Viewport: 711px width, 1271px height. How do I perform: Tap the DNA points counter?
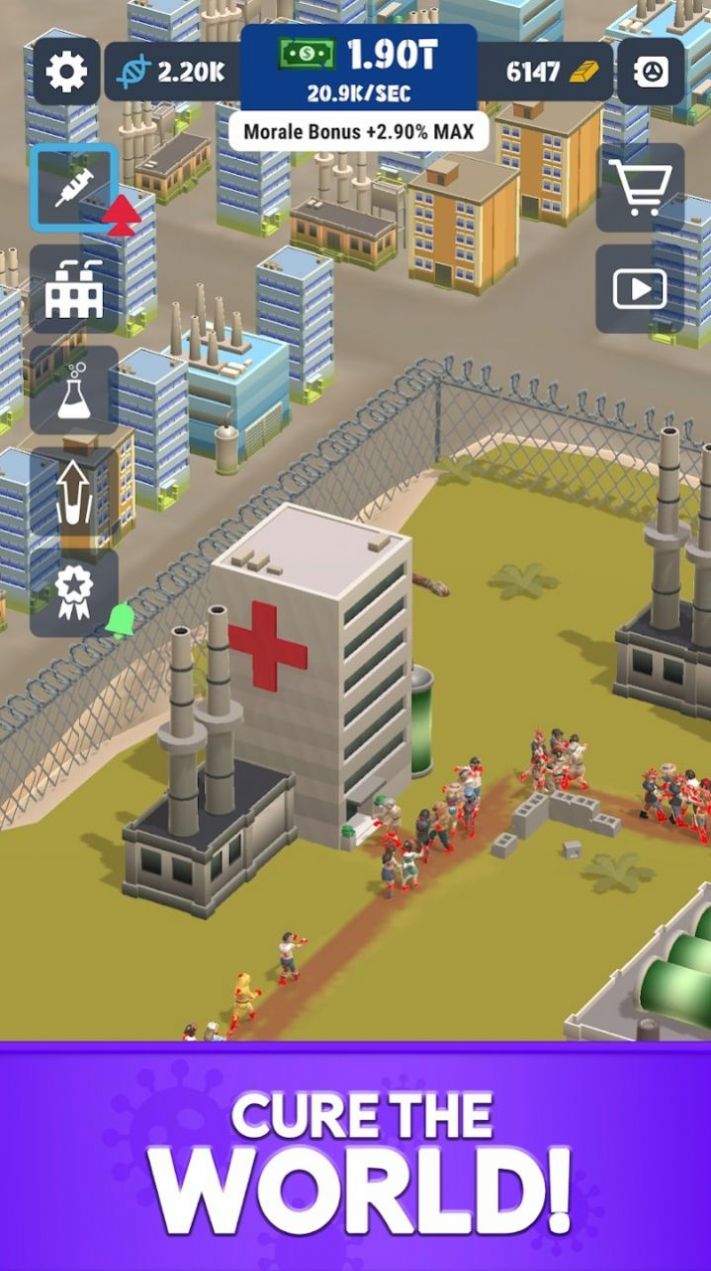[x=172, y=72]
